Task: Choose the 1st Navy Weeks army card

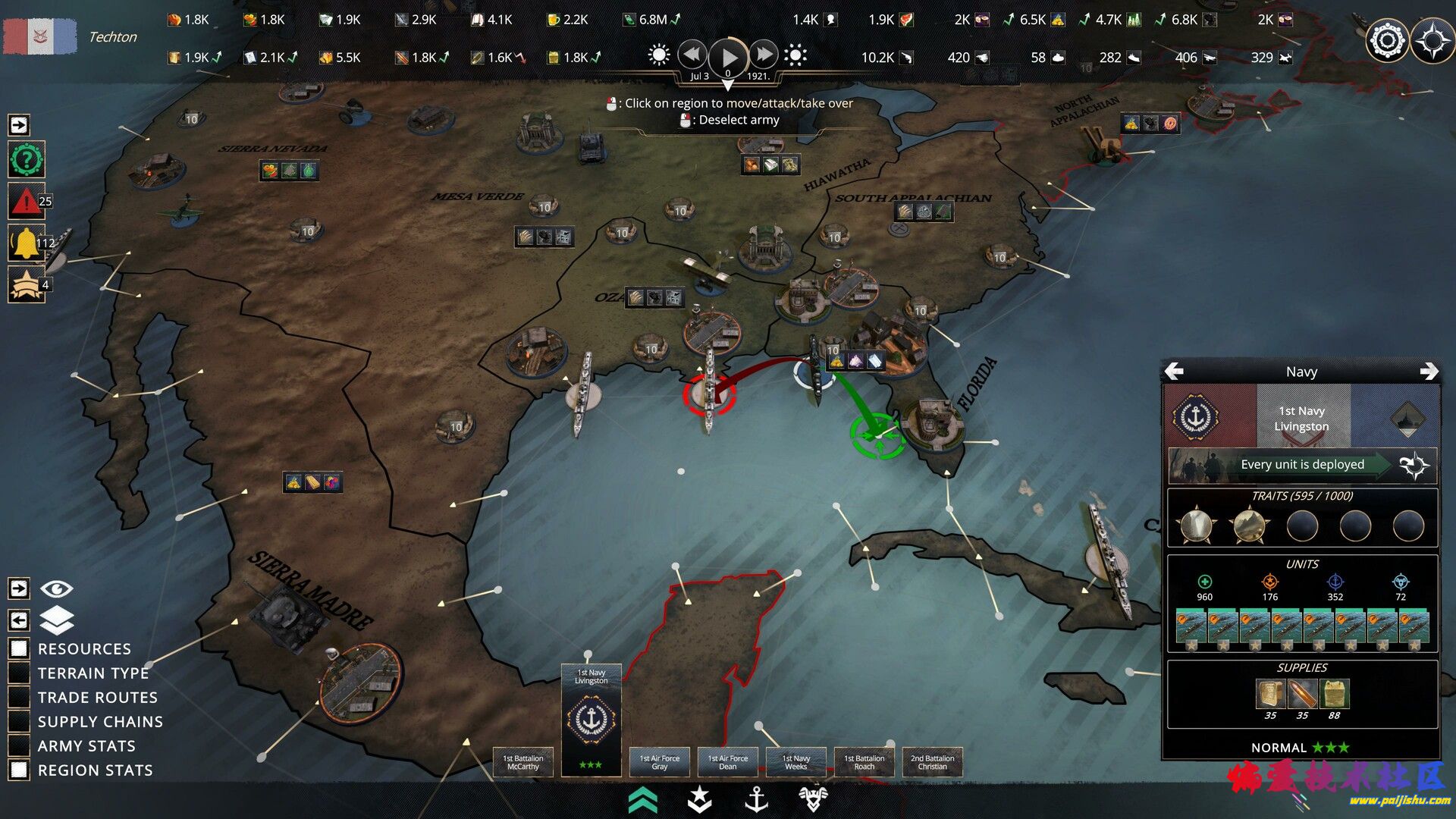Action: click(x=796, y=762)
